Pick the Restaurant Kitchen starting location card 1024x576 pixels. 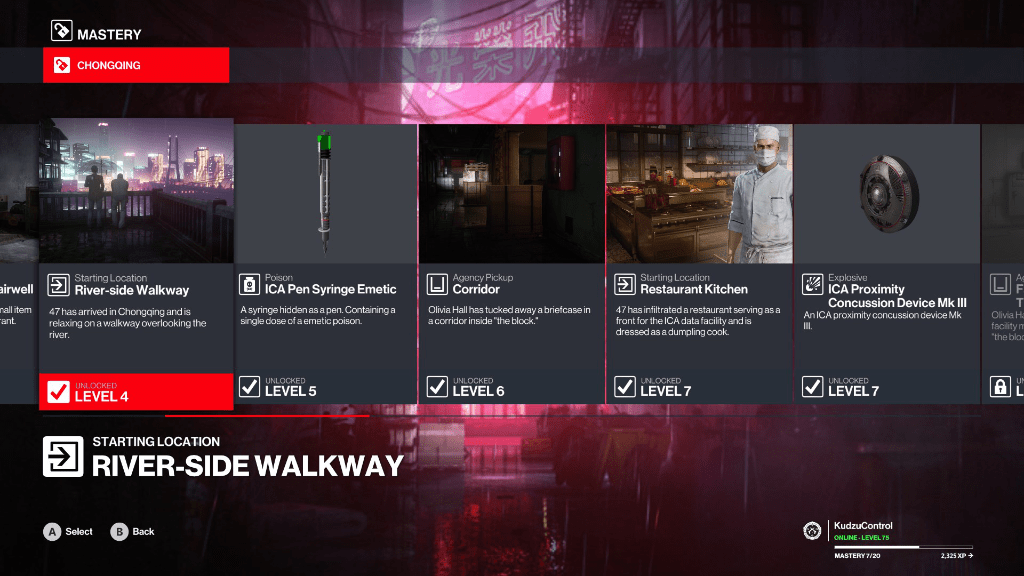[699, 264]
